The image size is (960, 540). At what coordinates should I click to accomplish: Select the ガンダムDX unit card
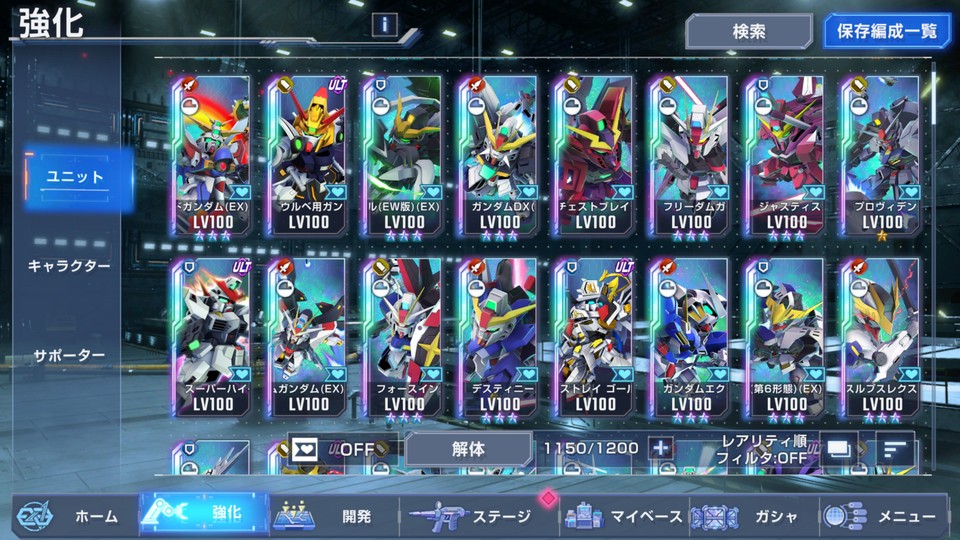(x=499, y=155)
